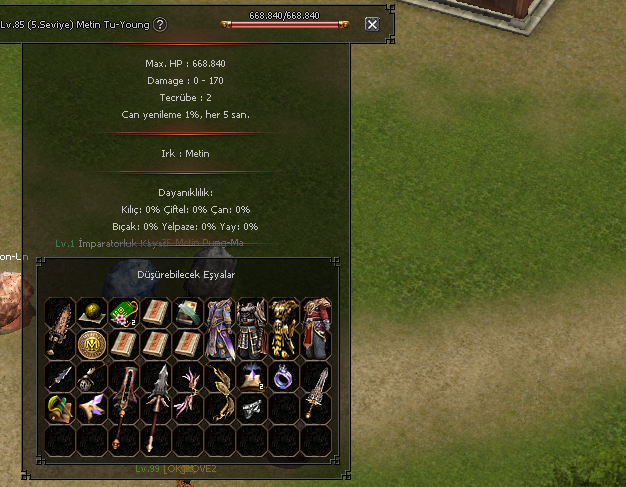Select the studded wooden club item
The image size is (626, 487).
(x=60, y=328)
